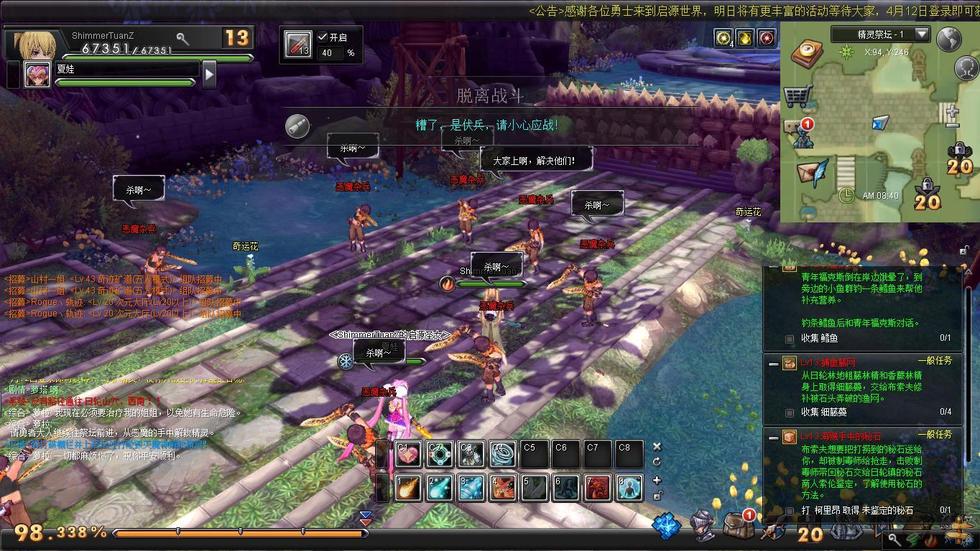Click the blue crystal skills icon
Viewport: 980px width, 551px height.
point(666,524)
